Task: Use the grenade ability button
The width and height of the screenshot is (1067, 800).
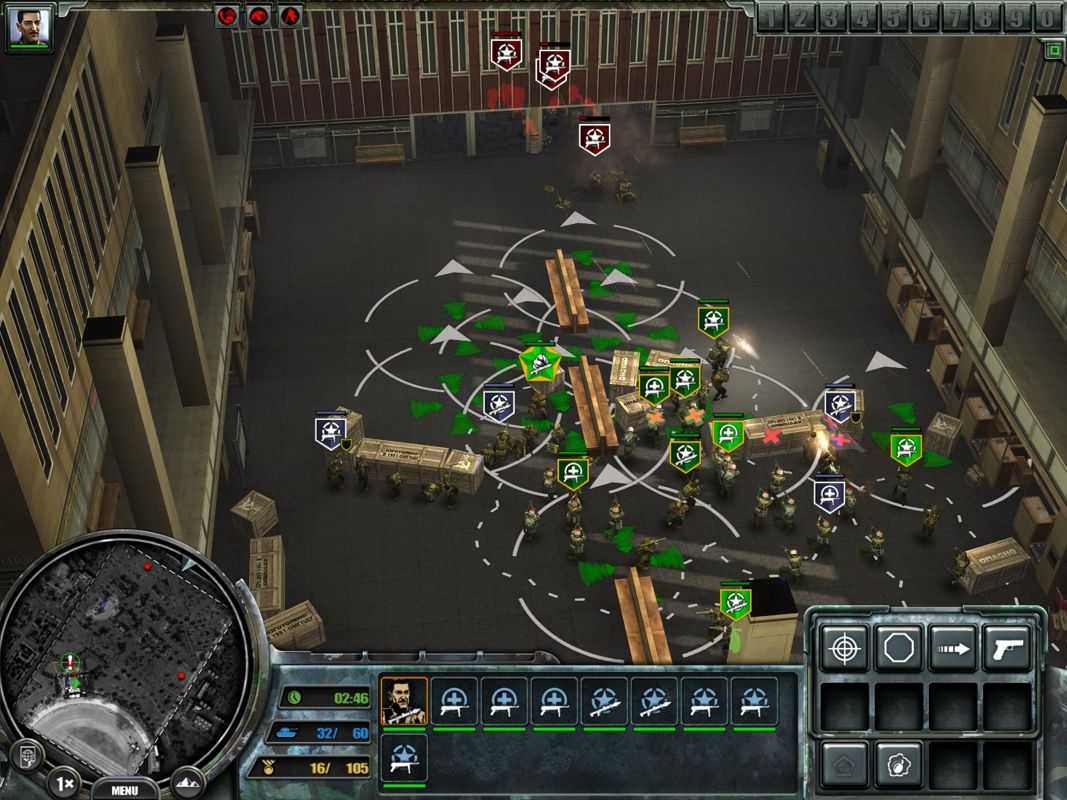Action: tap(898, 765)
